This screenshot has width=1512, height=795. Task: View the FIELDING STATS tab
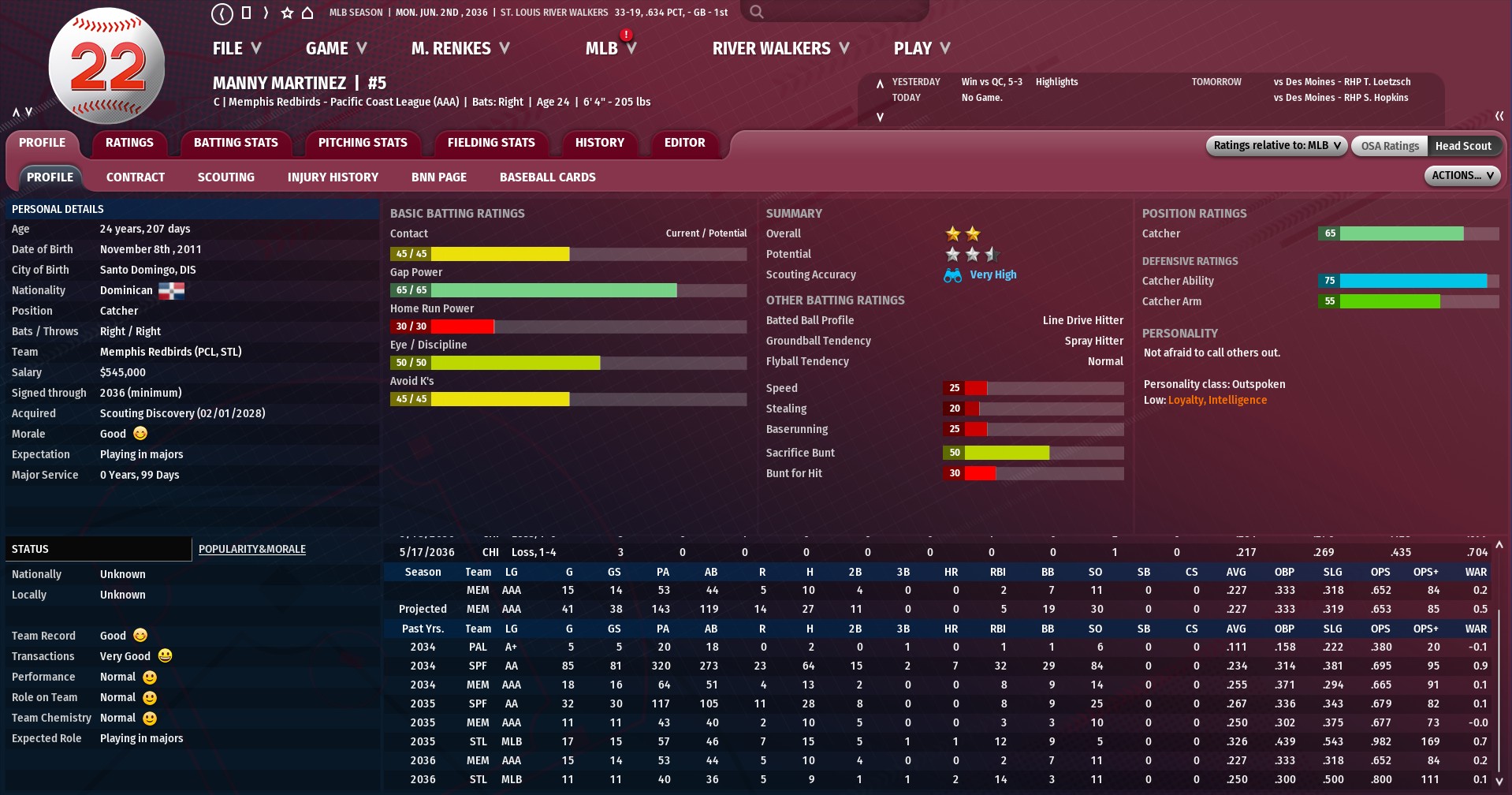490,143
